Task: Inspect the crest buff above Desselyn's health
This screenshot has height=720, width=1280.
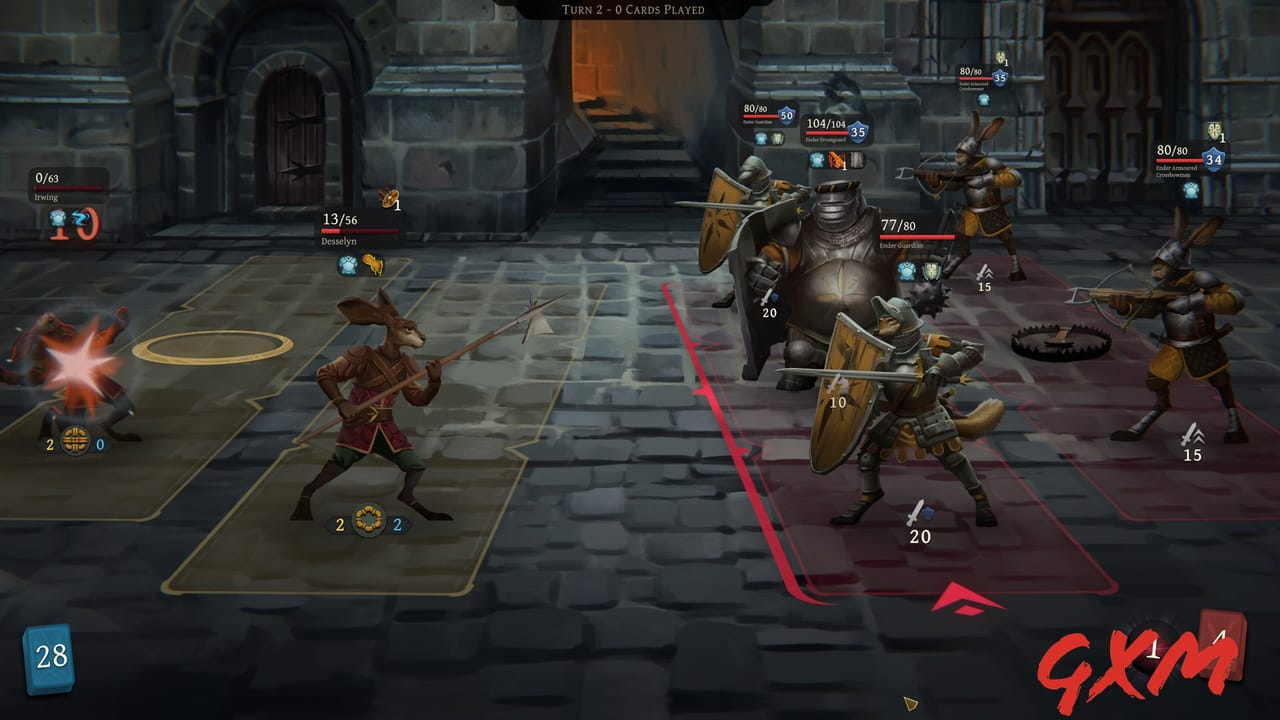Action: tap(387, 198)
